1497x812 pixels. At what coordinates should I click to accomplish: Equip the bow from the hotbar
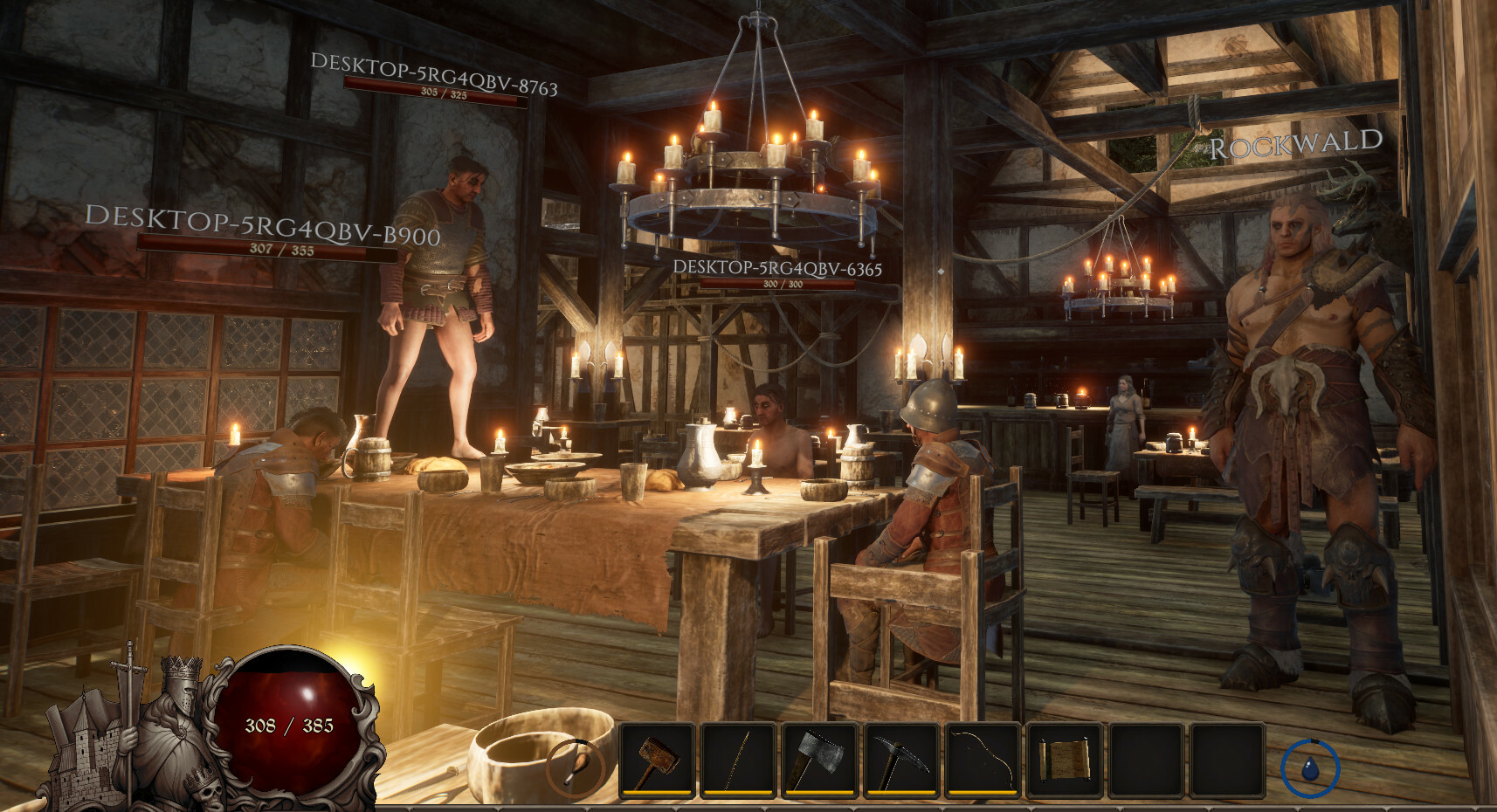tap(982, 760)
